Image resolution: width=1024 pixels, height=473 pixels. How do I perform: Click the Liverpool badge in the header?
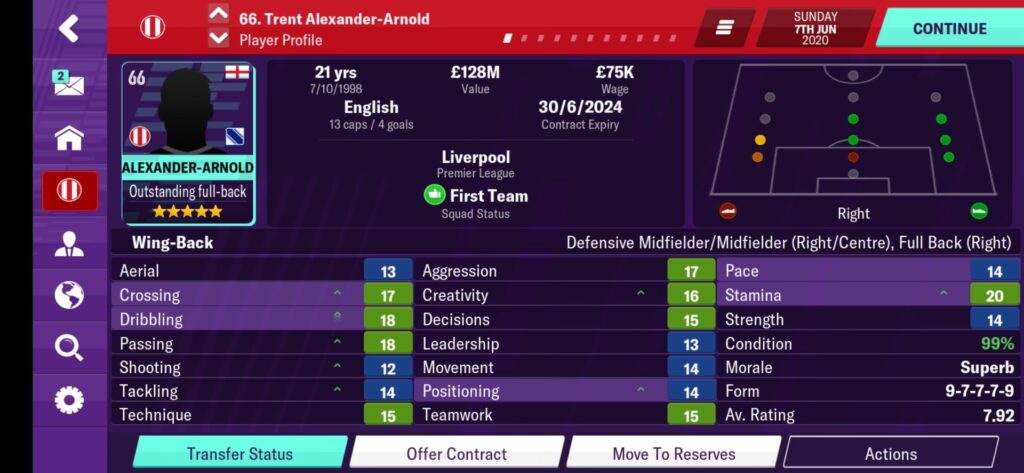(x=153, y=27)
